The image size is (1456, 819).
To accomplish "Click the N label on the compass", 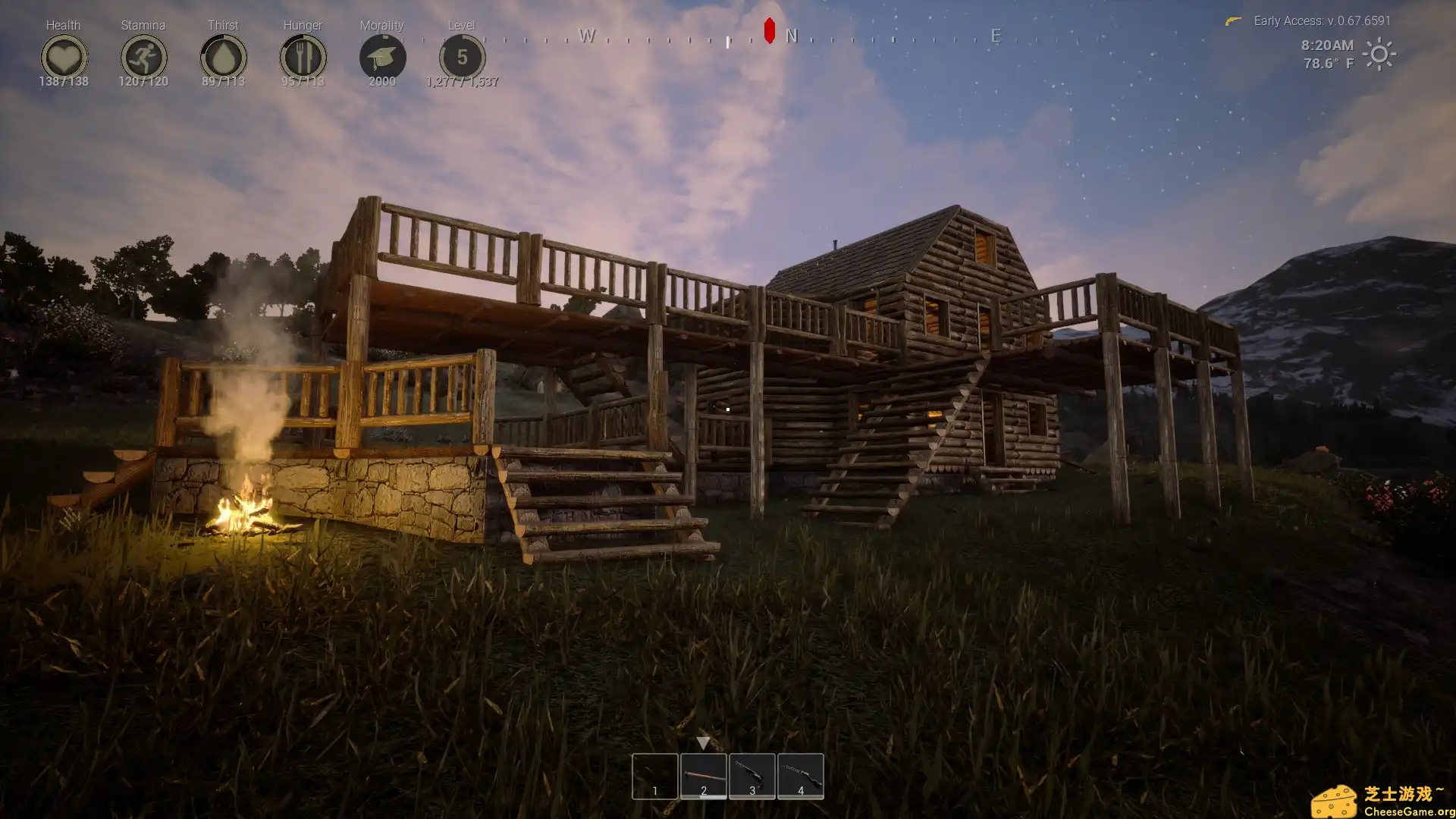I will click(x=790, y=36).
